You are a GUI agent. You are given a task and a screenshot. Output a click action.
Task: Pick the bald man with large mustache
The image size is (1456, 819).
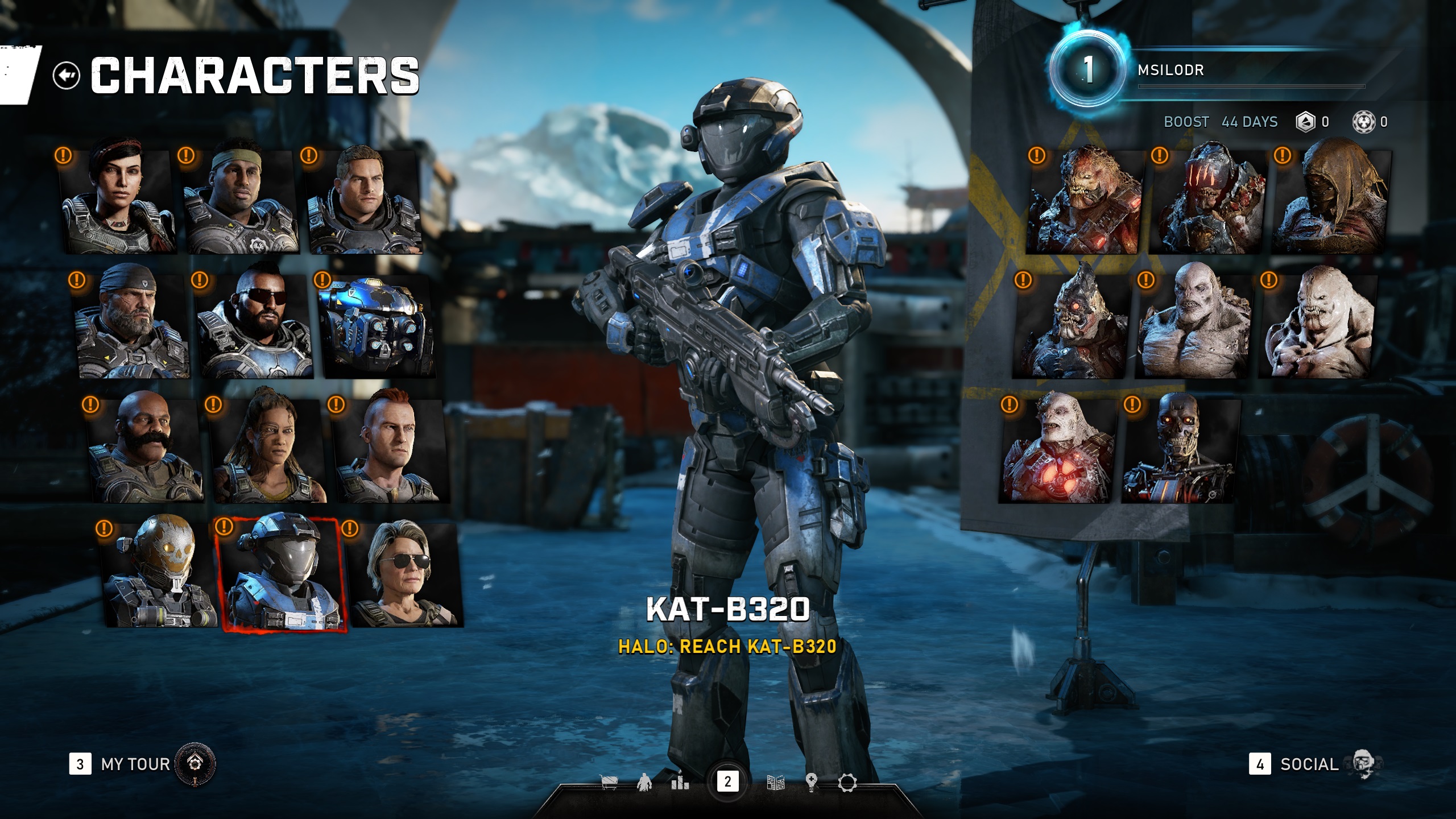pyautogui.click(x=145, y=449)
